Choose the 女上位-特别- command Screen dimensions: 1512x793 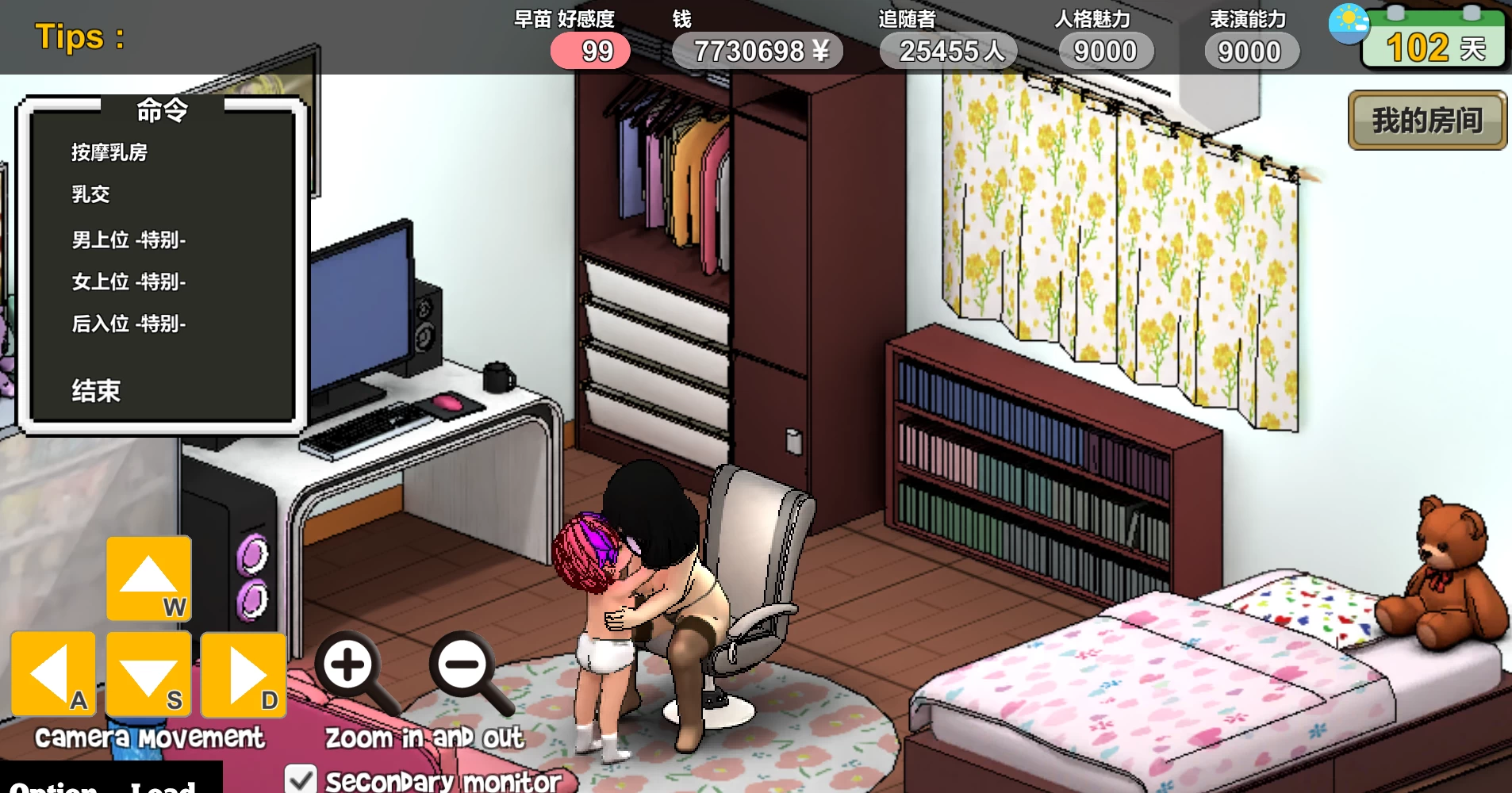point(127,282)
